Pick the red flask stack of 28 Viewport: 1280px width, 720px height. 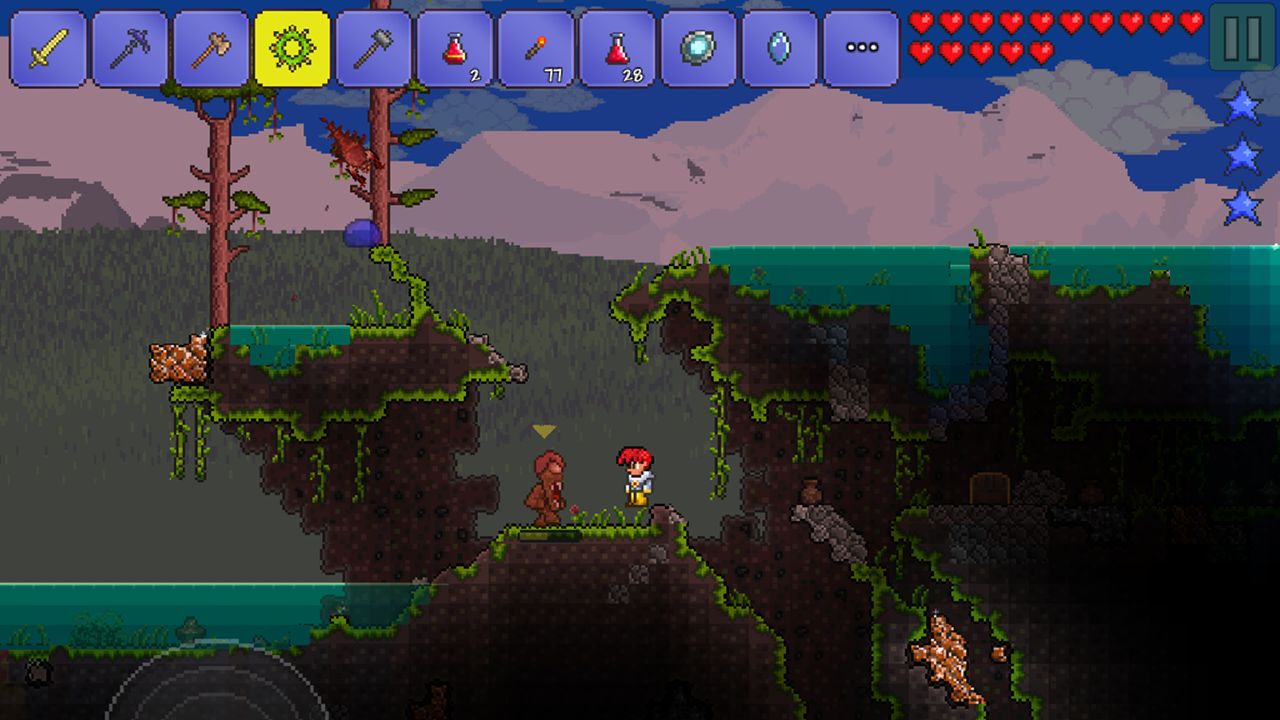(x=617, y=48)
